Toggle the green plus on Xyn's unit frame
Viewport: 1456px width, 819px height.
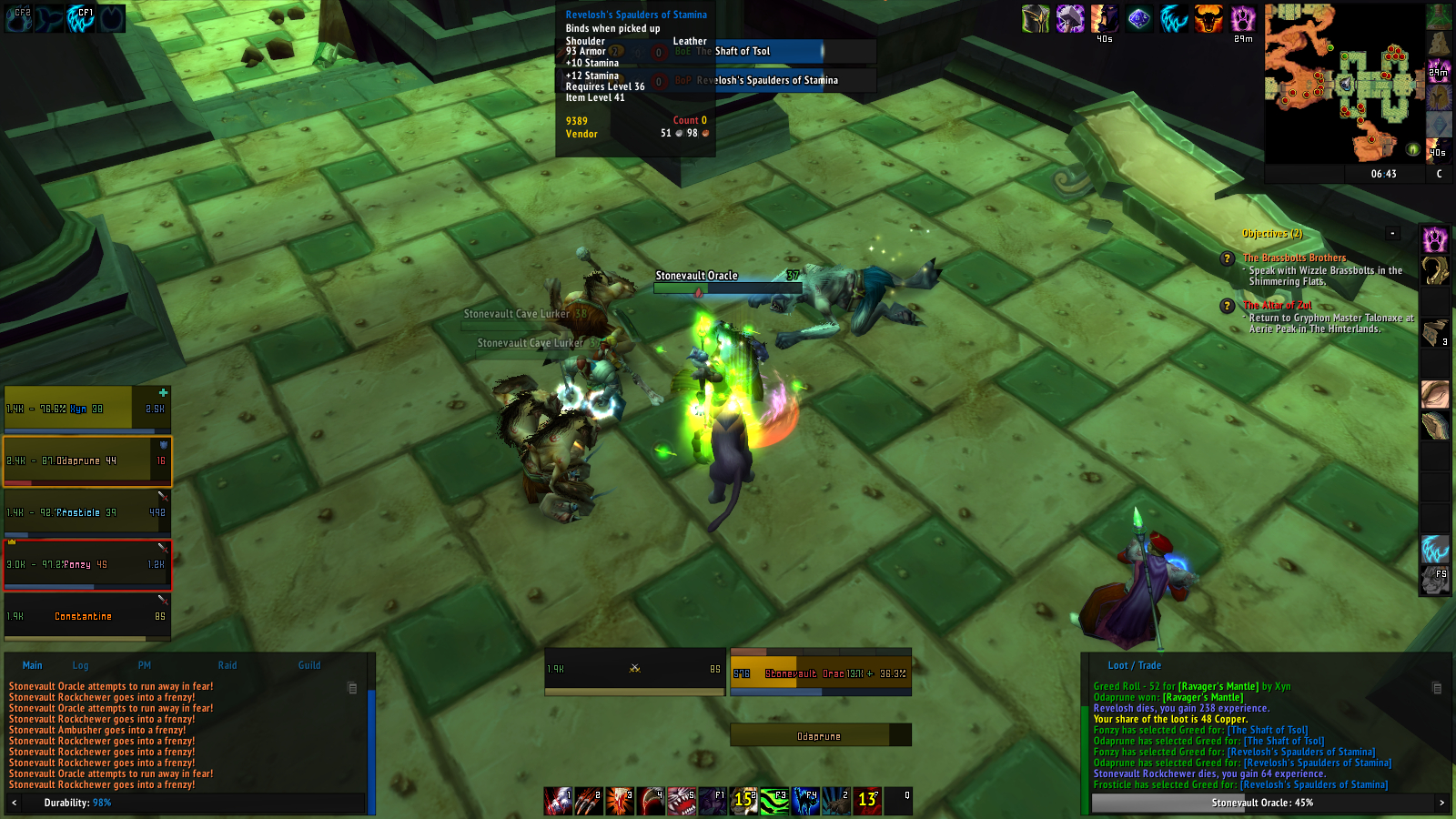coord(162,391)
